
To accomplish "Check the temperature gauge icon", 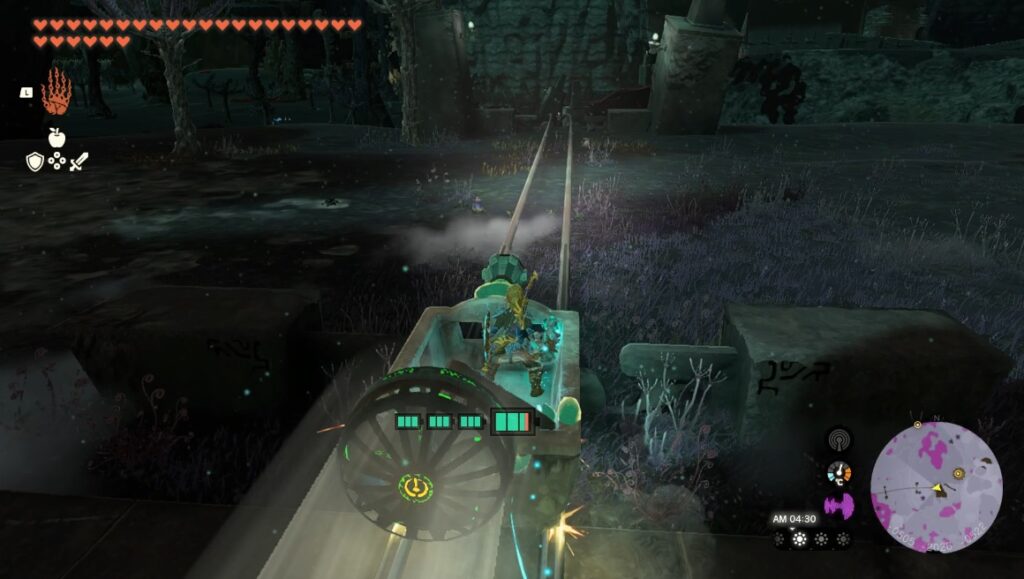I will 839,473.
